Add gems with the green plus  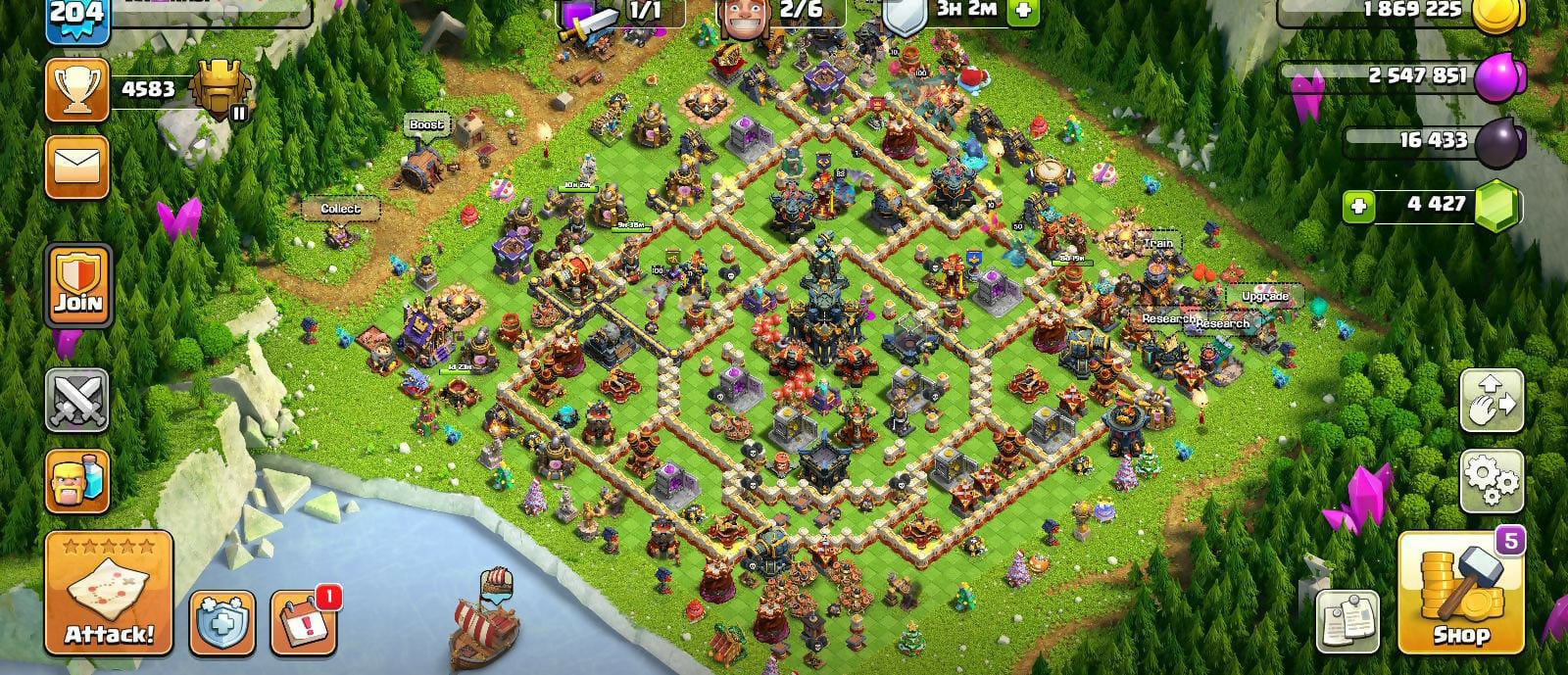click(x=1358, y=207)
